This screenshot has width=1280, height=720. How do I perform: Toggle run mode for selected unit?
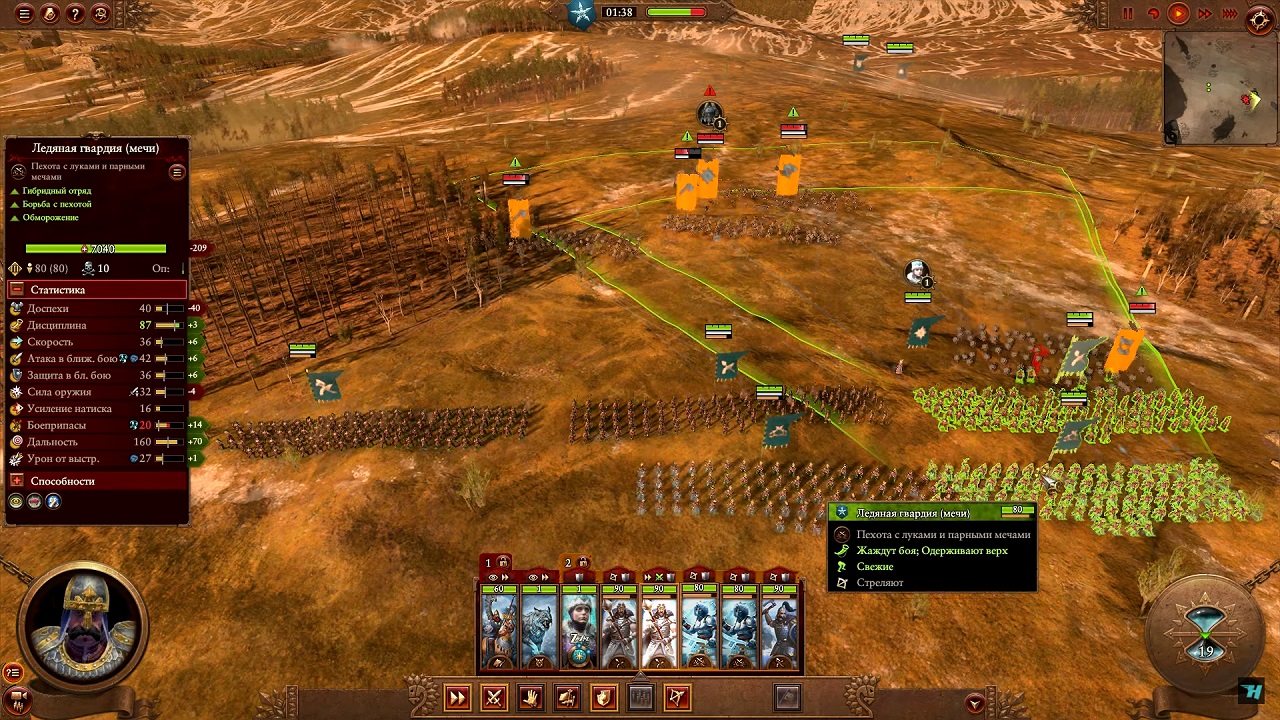pyautogui.click(x=457, y=697)
